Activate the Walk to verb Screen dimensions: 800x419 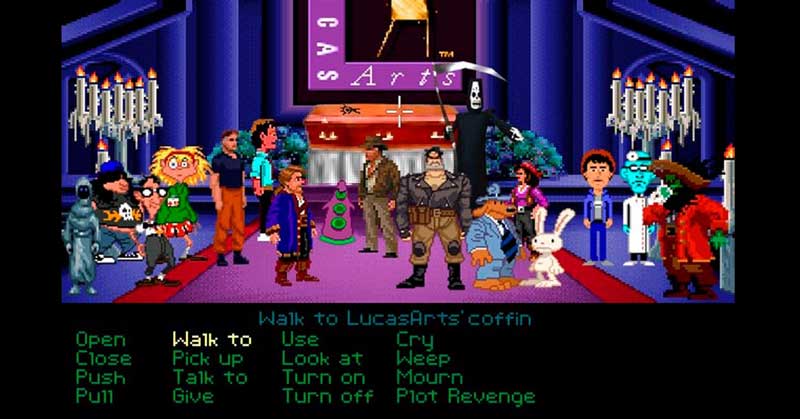pyautogui.click(x=212, y=340)
